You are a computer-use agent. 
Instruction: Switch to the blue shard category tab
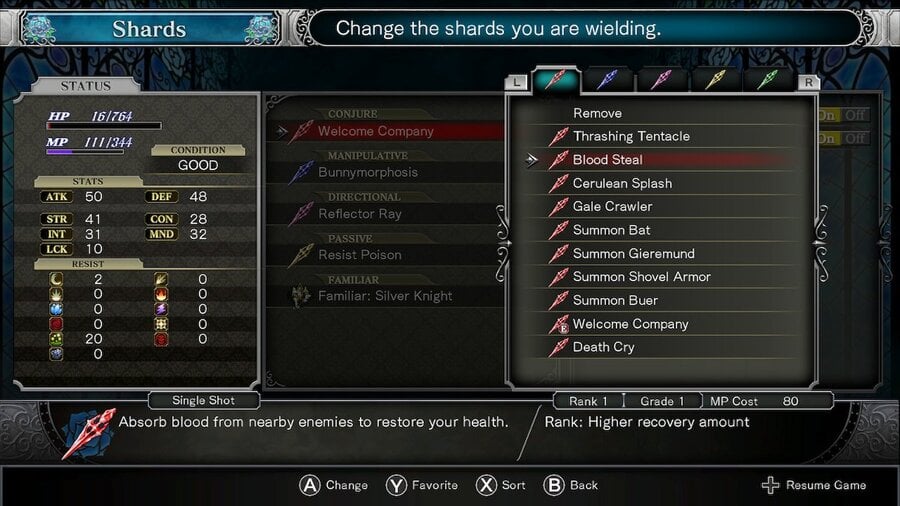click(x=607, y=80)
